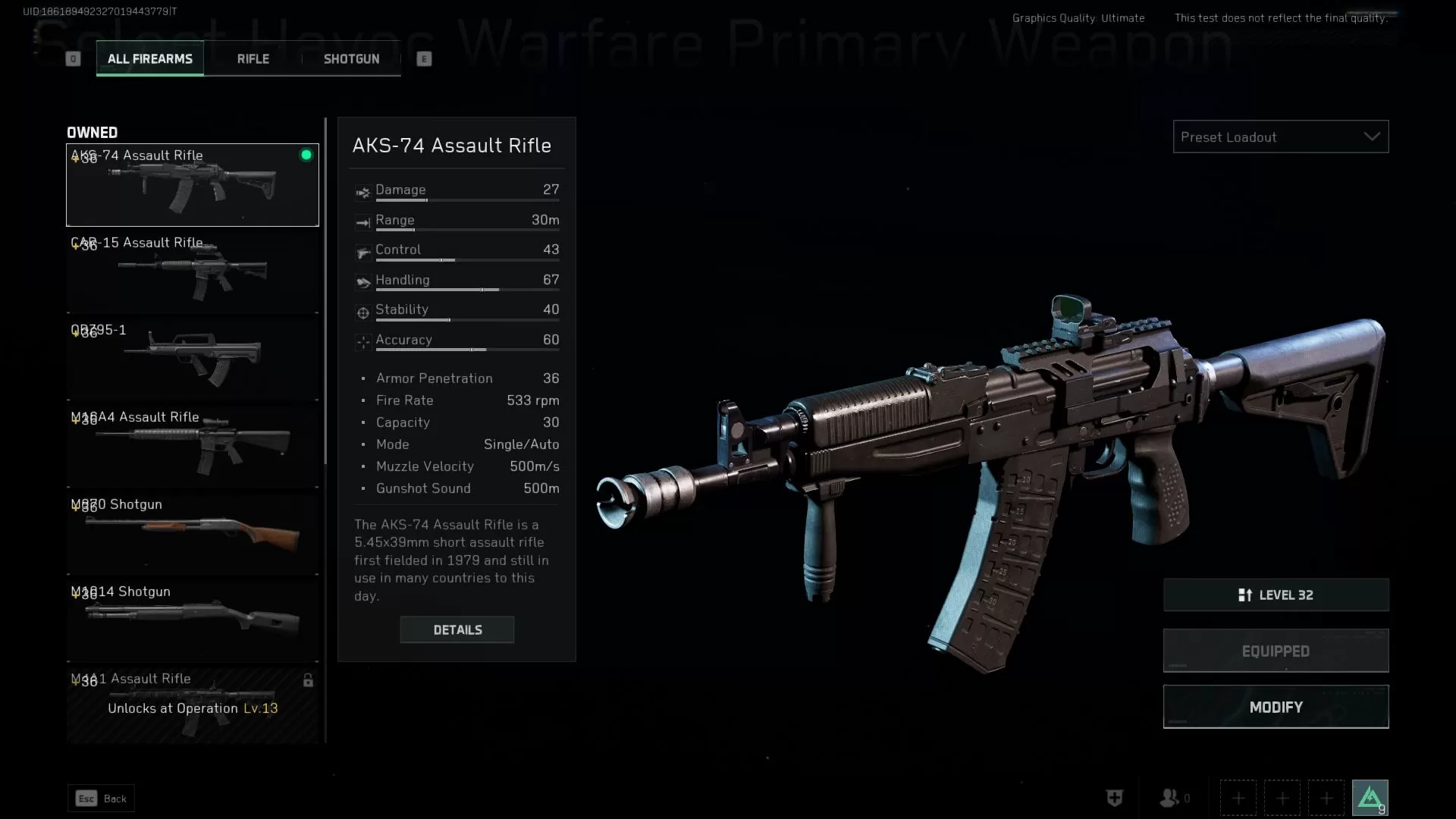Expand the Preset Loadout dropdown
The height and width of the screenshot is (819, 1456).
tap(1280, 137)
